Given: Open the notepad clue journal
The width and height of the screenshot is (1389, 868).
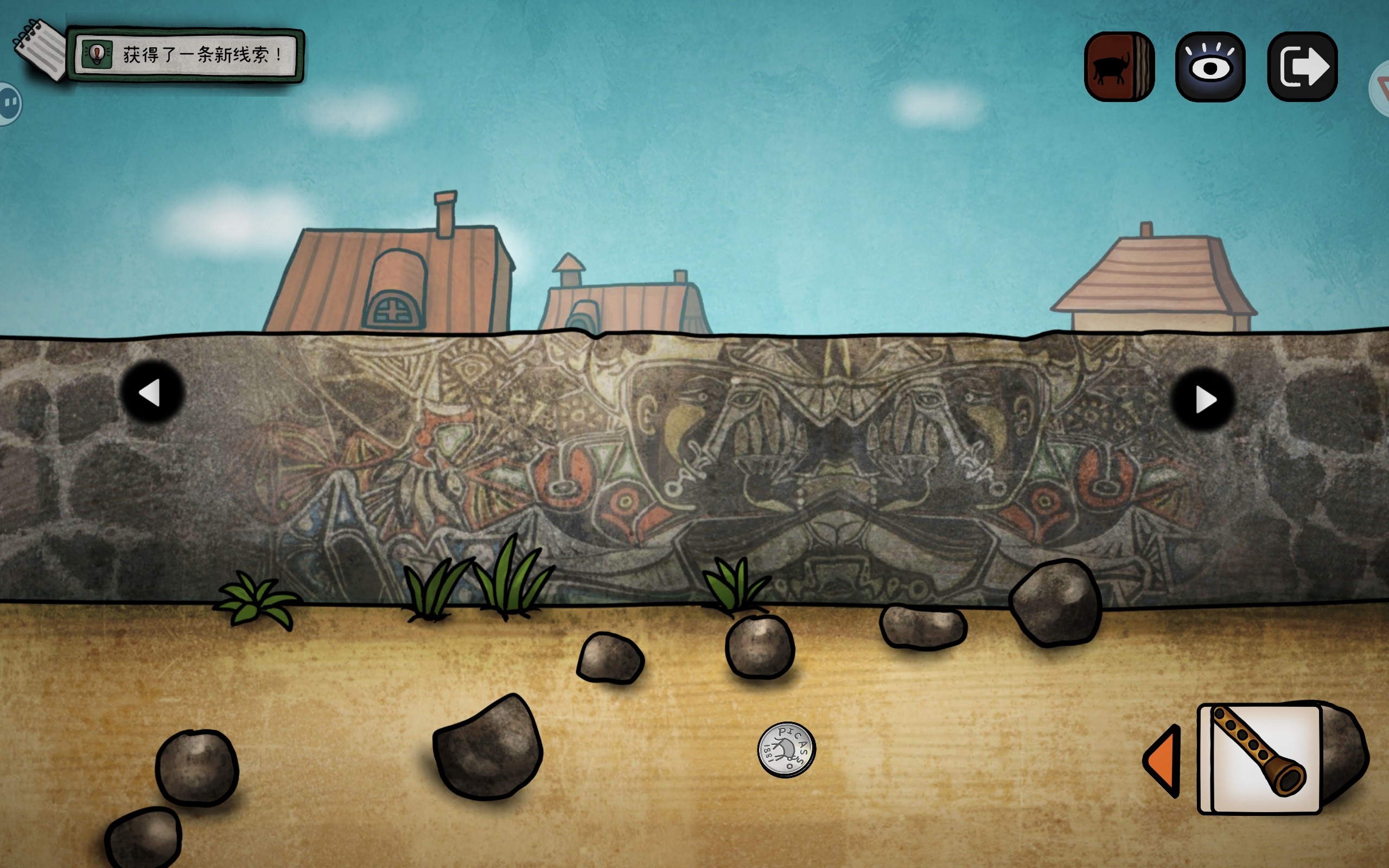Looking at the screenshot, I should click(x=39, y=50).
